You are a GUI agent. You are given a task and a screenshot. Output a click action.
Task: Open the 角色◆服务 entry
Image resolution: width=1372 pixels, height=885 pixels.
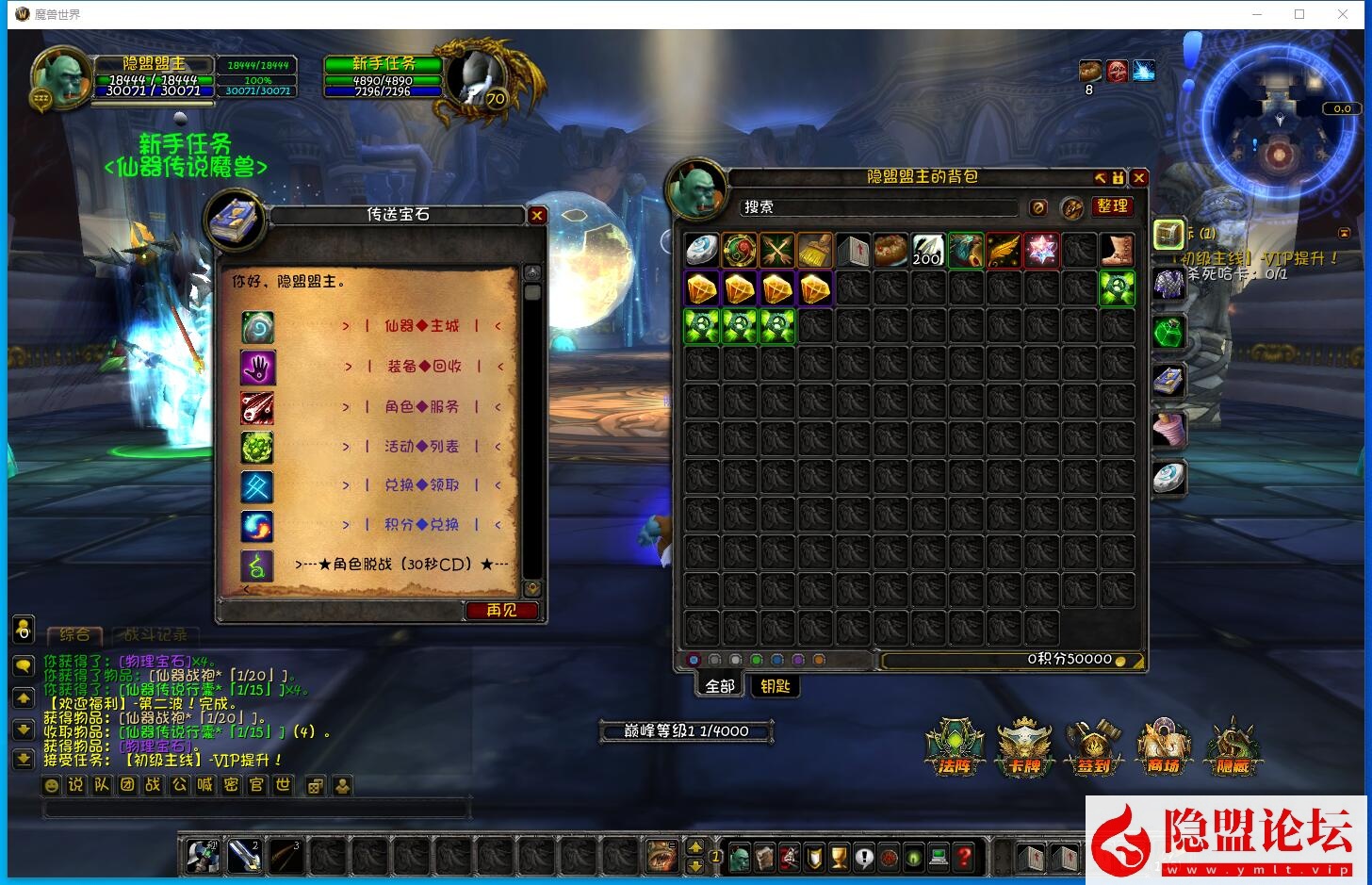[421, 407]
